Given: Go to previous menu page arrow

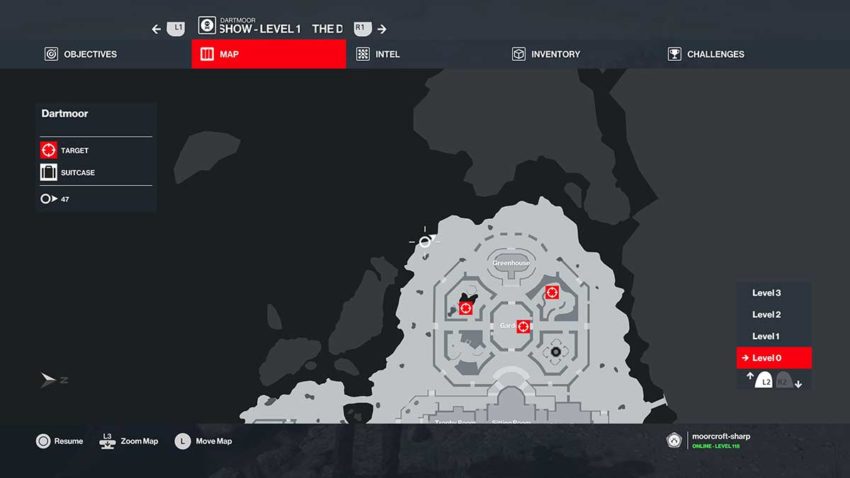Looking at the screenshot, I should click(157, 29).
